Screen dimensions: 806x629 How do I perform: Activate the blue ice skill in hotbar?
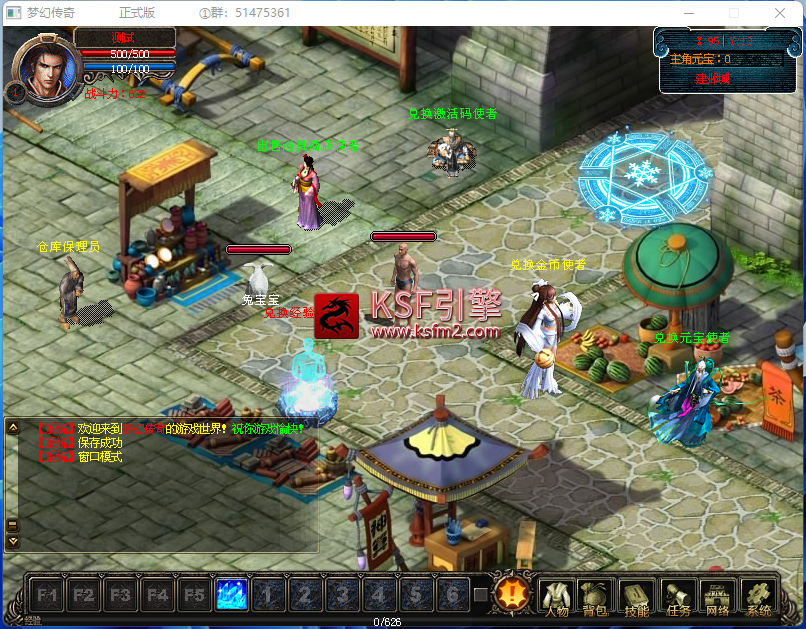coord(232,595)
